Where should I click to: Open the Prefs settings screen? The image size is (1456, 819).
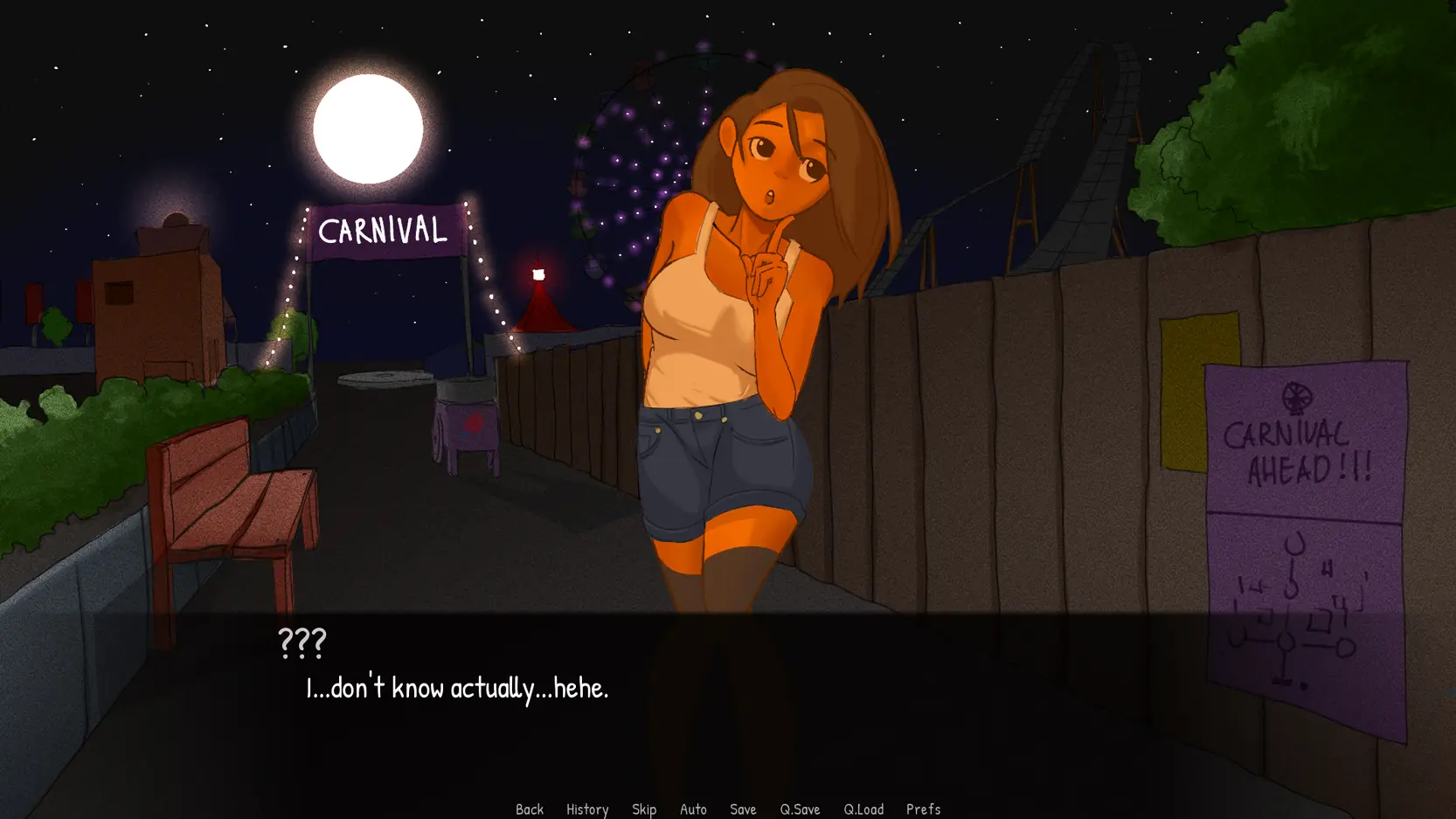click(923, 809)
